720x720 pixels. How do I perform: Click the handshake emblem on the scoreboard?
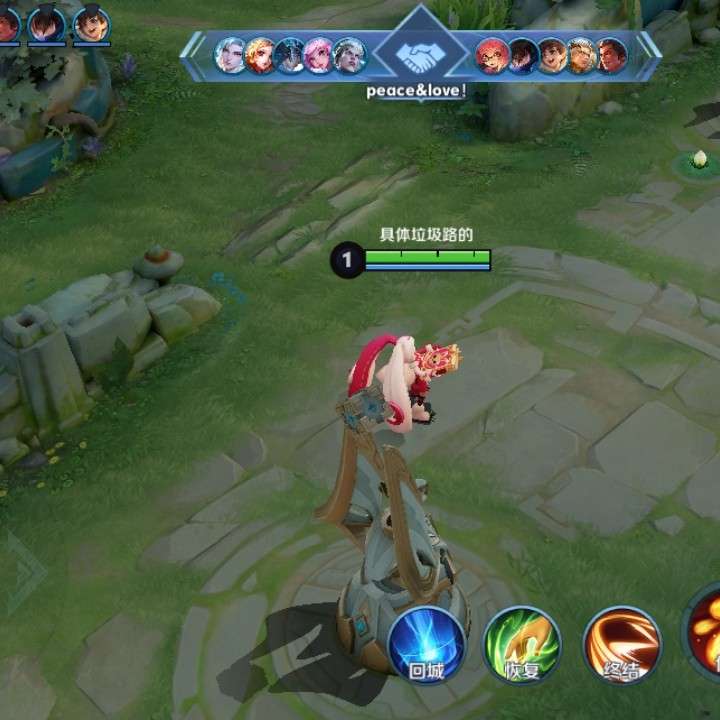(x=421, y=55)
